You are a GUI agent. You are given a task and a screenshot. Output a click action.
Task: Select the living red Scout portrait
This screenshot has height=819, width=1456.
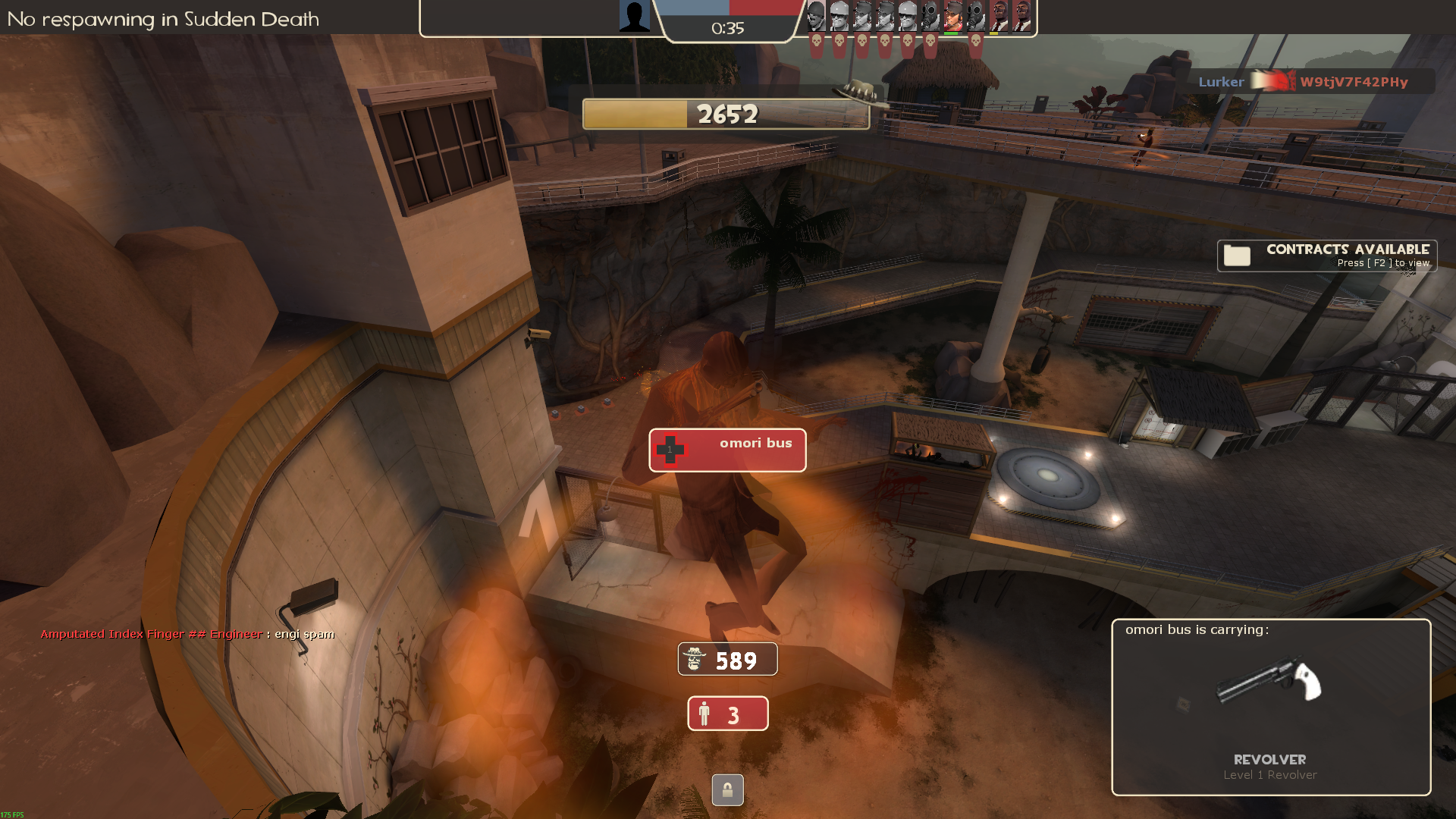tap(952, 17)
